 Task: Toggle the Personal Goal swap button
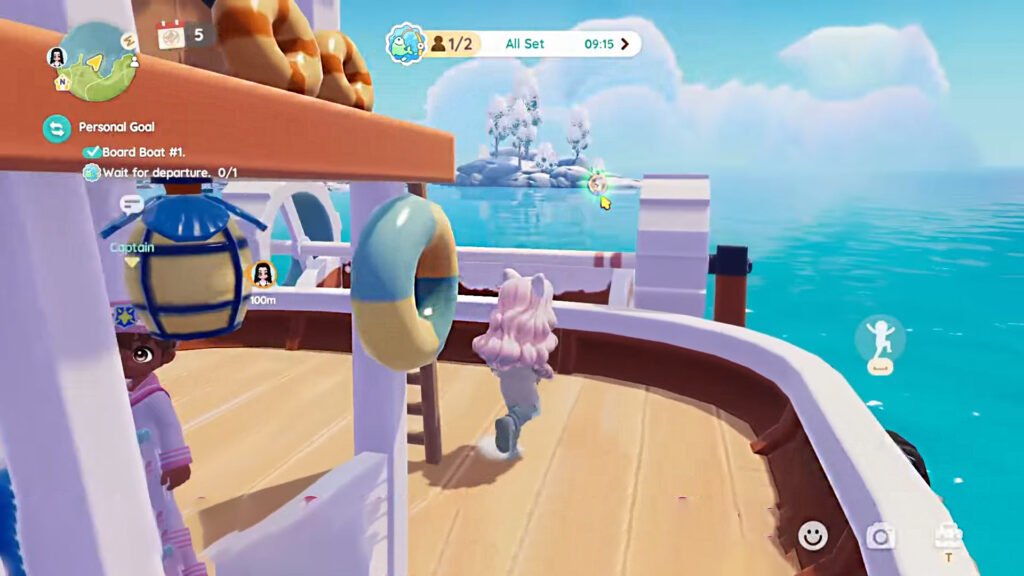coord(57,128)
